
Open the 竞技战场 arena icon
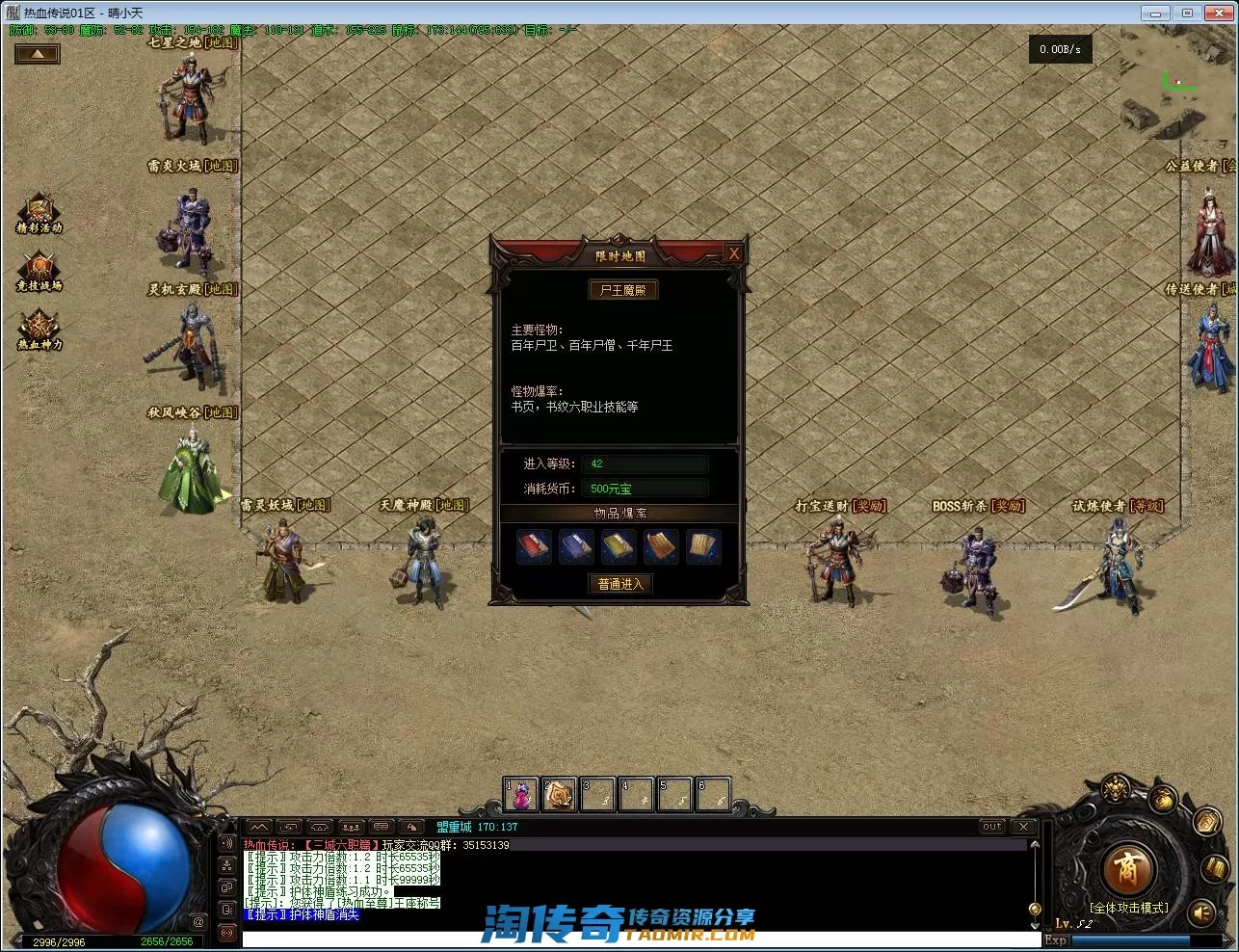(x=40, y=272)
